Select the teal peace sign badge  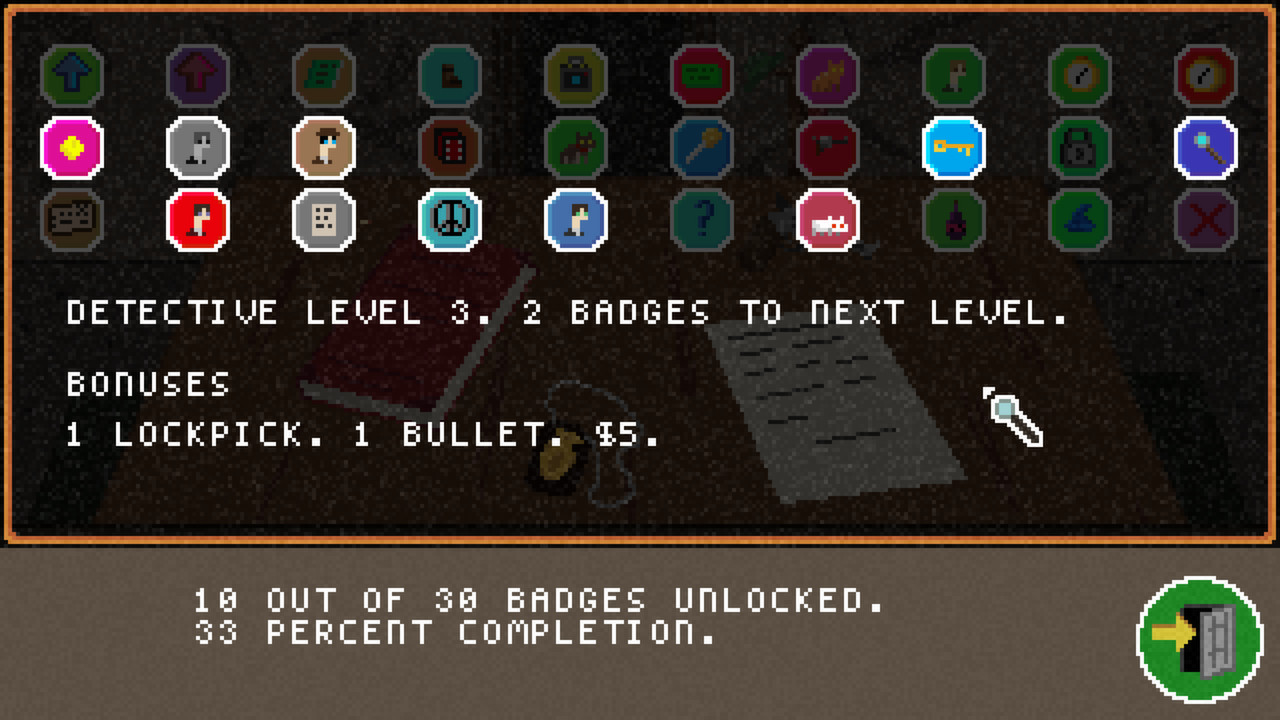450,222
